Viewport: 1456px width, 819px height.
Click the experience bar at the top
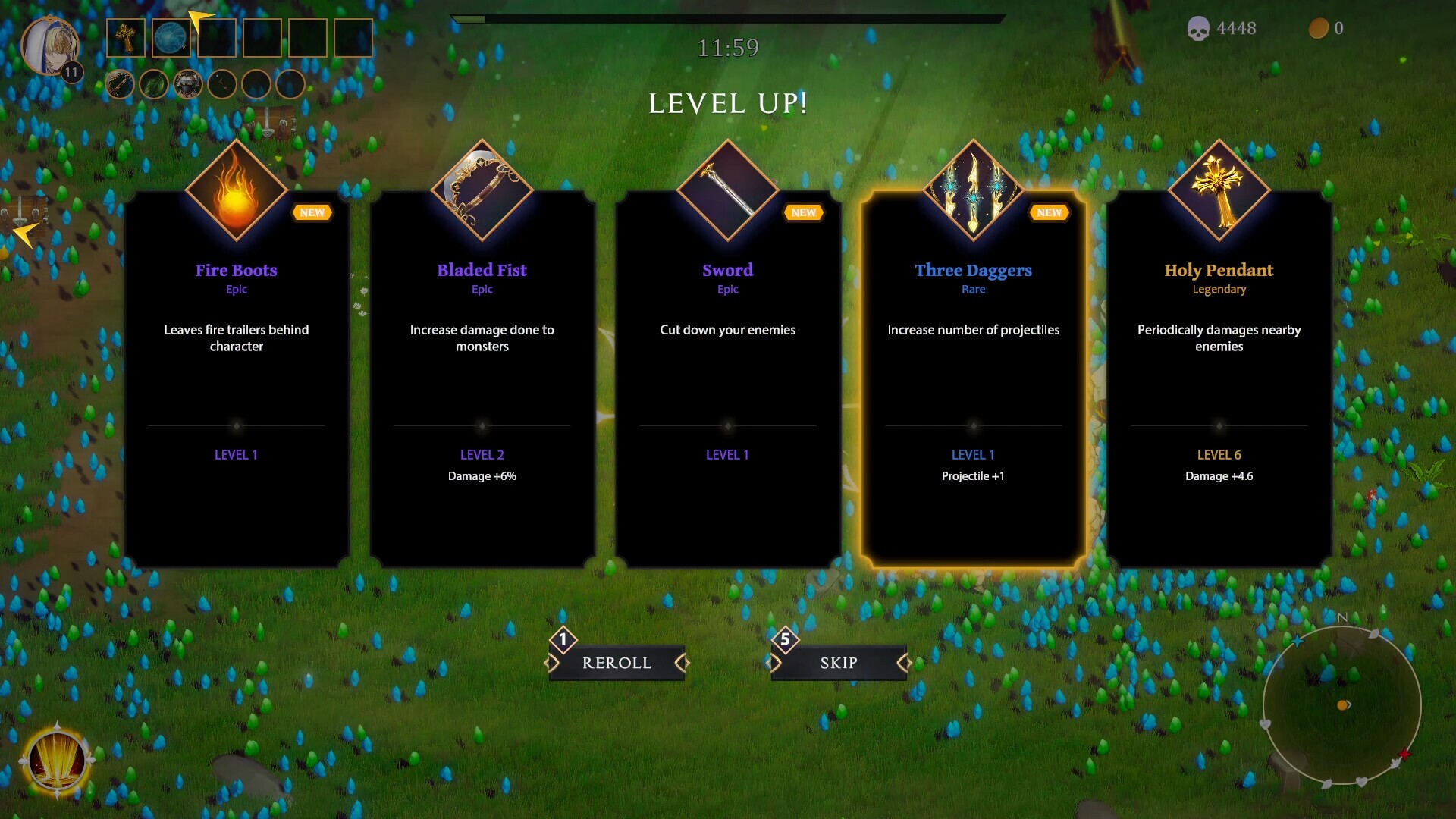[728, 15]
